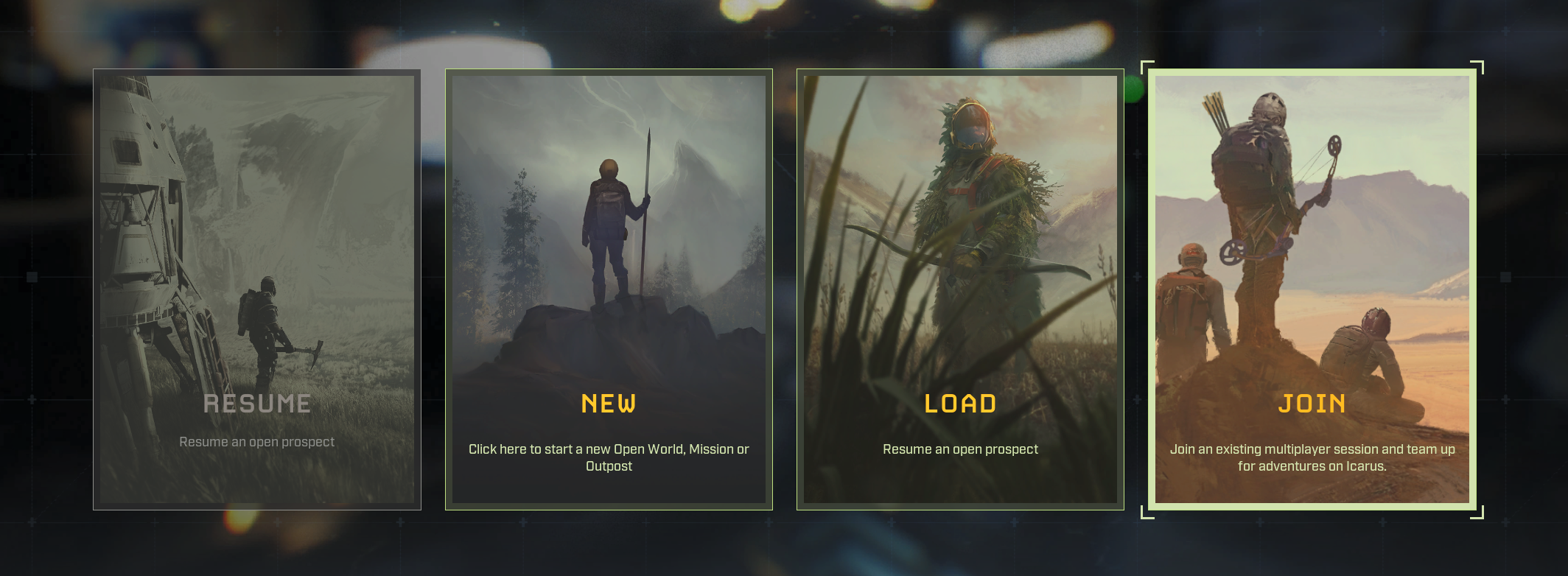Click the yellow NEW heading
Viewport: 1568px width, 576px height.
pos(609,404)
